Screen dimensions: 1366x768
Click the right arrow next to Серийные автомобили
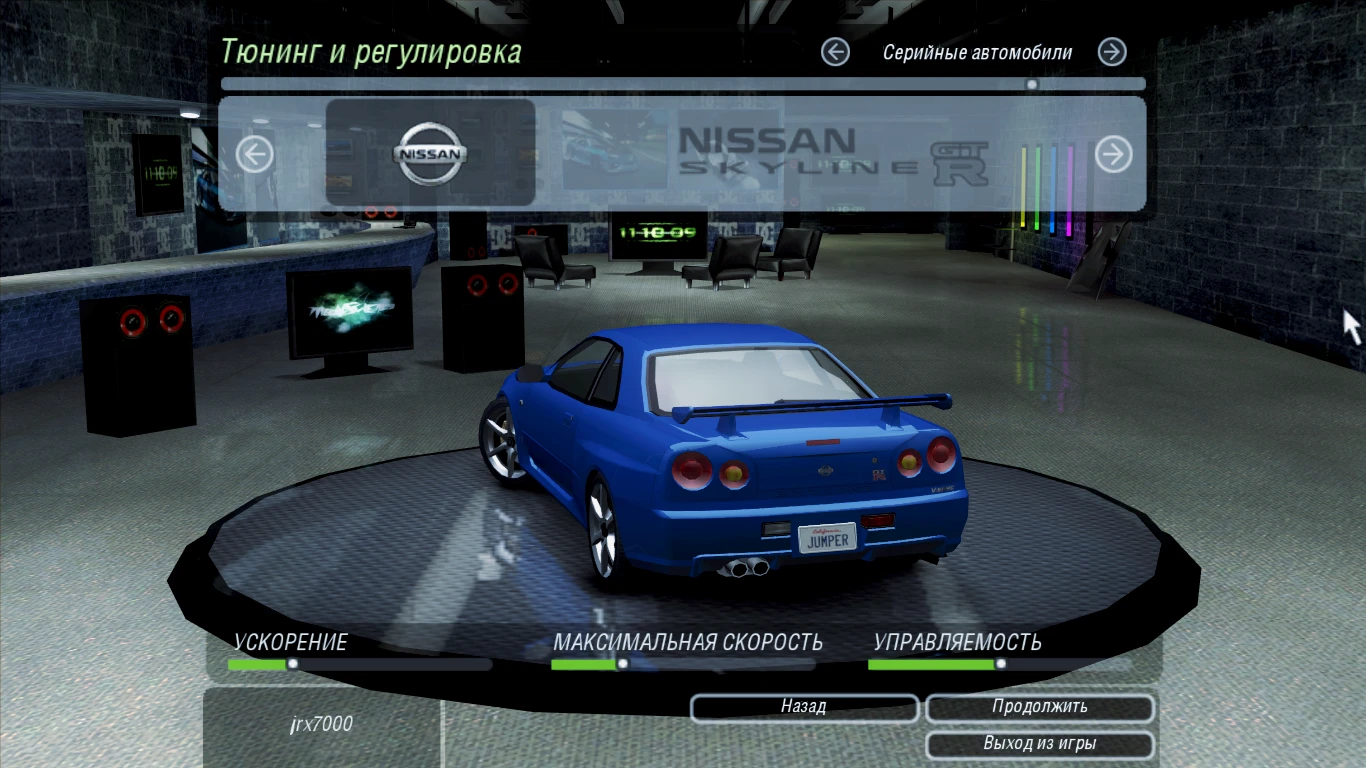click(x=1110, y=52)
